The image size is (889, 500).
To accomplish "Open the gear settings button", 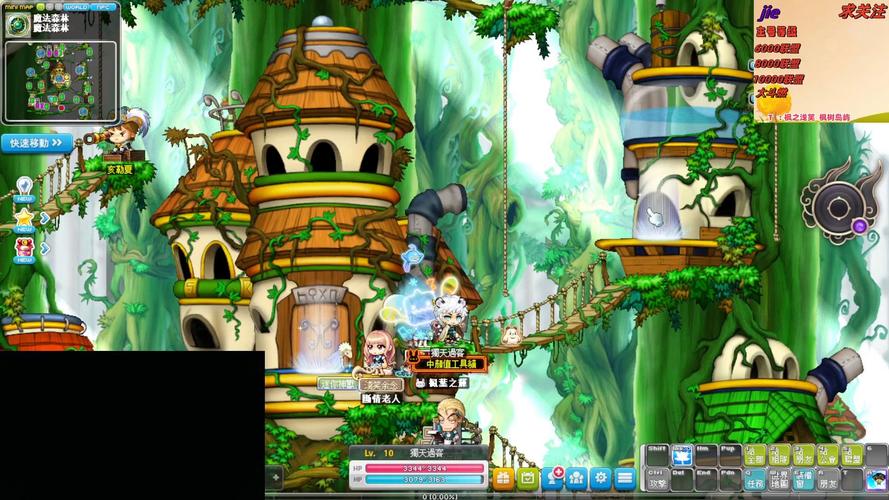I will tap(601, 478).
